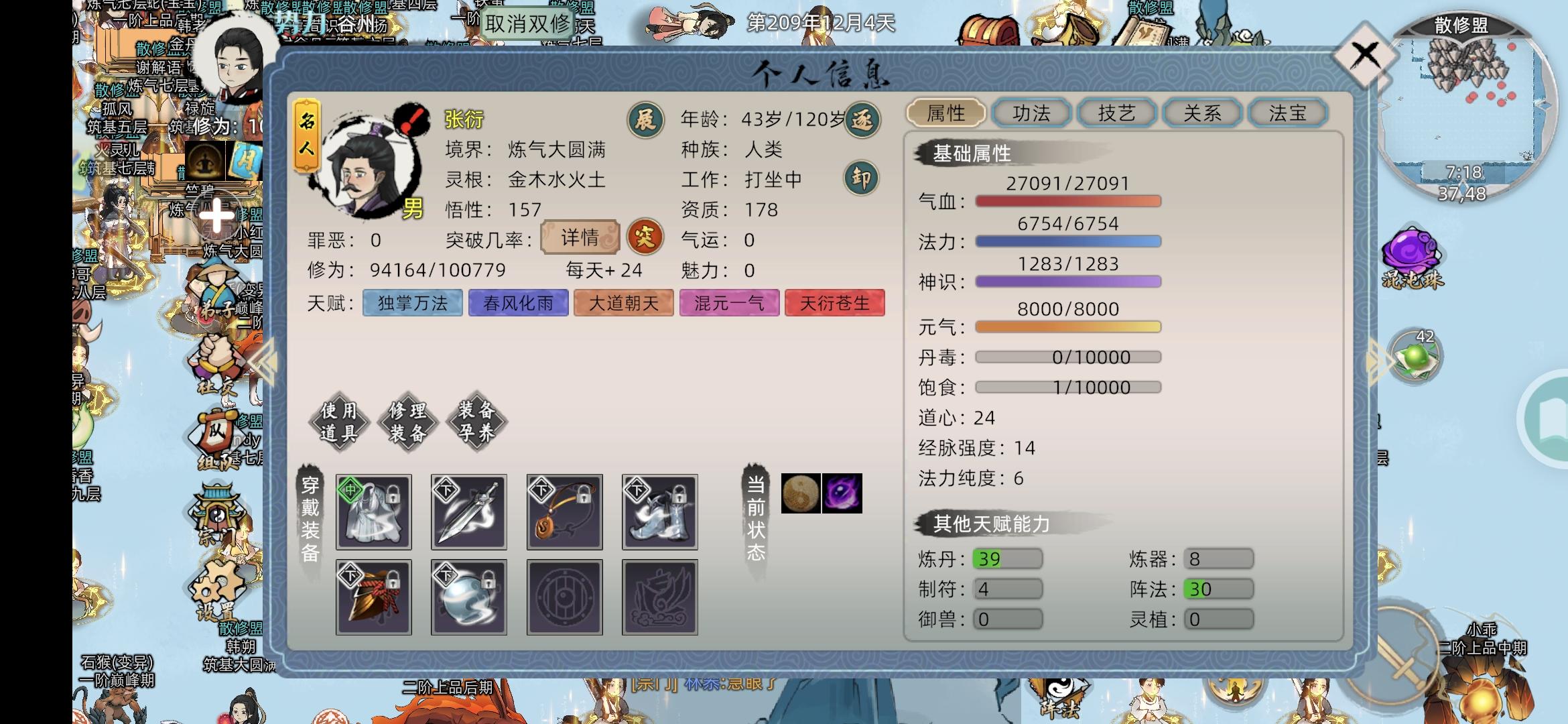Open the 详情 breakthrough details button
1568x724 pixels.
tap(578, 238)
